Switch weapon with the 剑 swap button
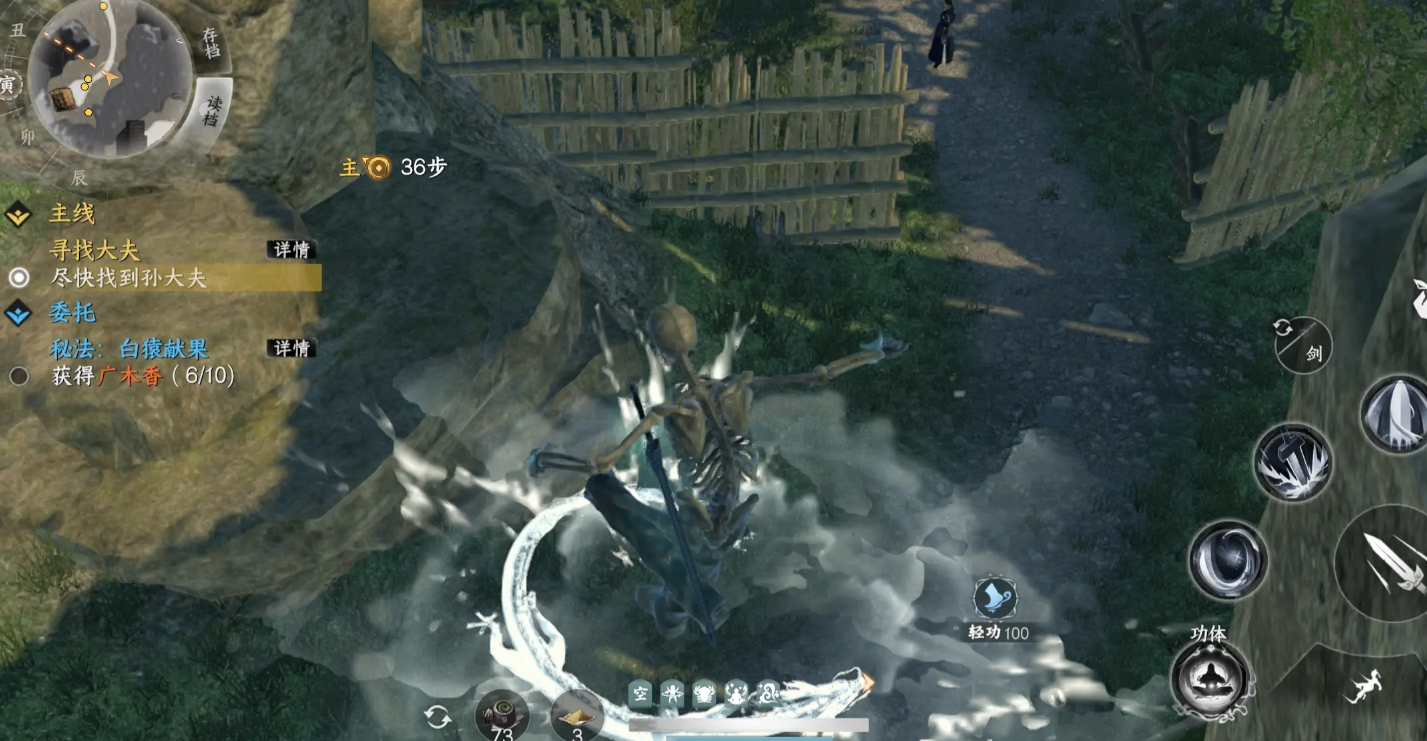The image size is (1427, 741). tap(1302, 345)
